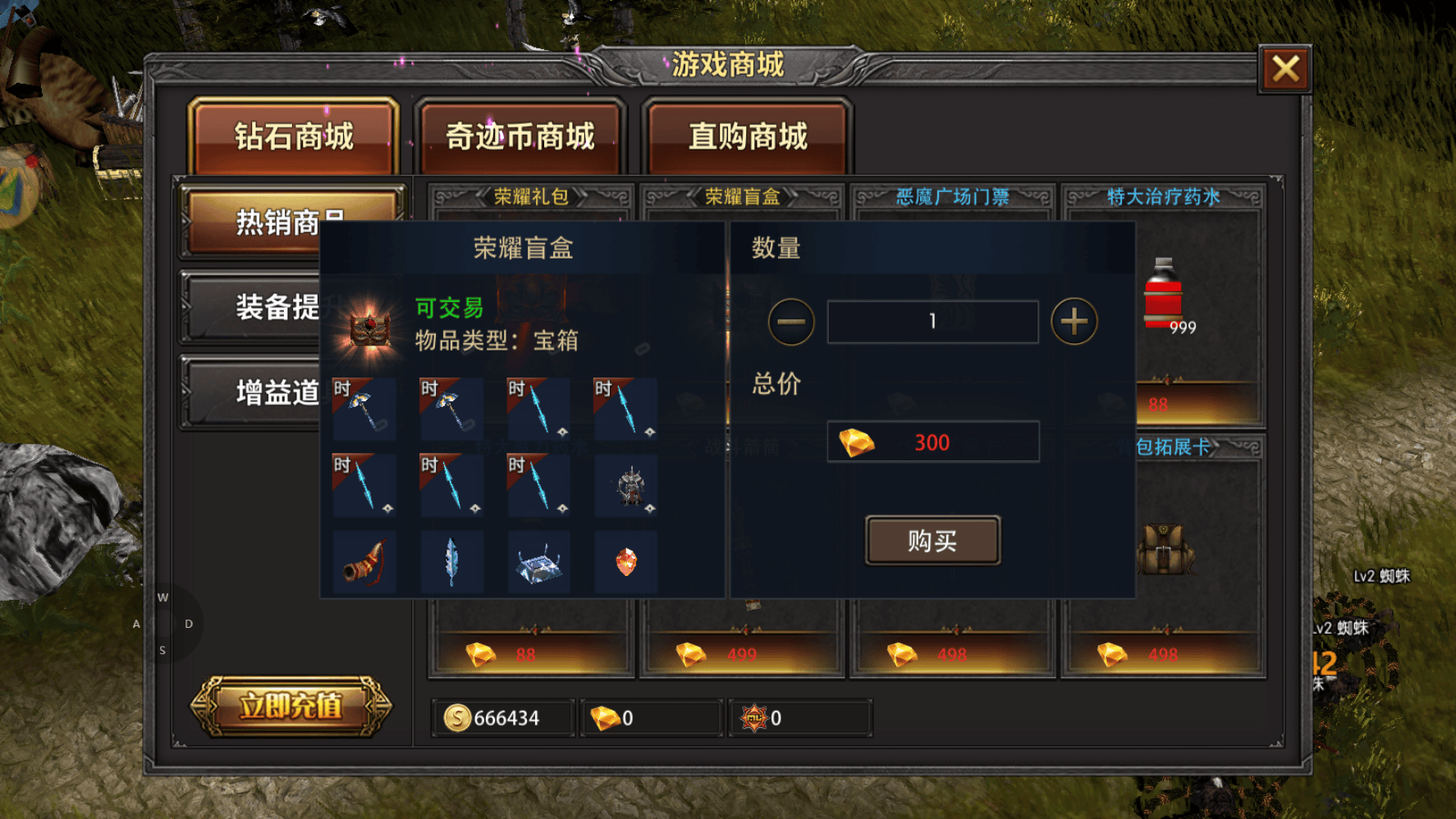Select the horn item in blind box

(x=364, y=562)
